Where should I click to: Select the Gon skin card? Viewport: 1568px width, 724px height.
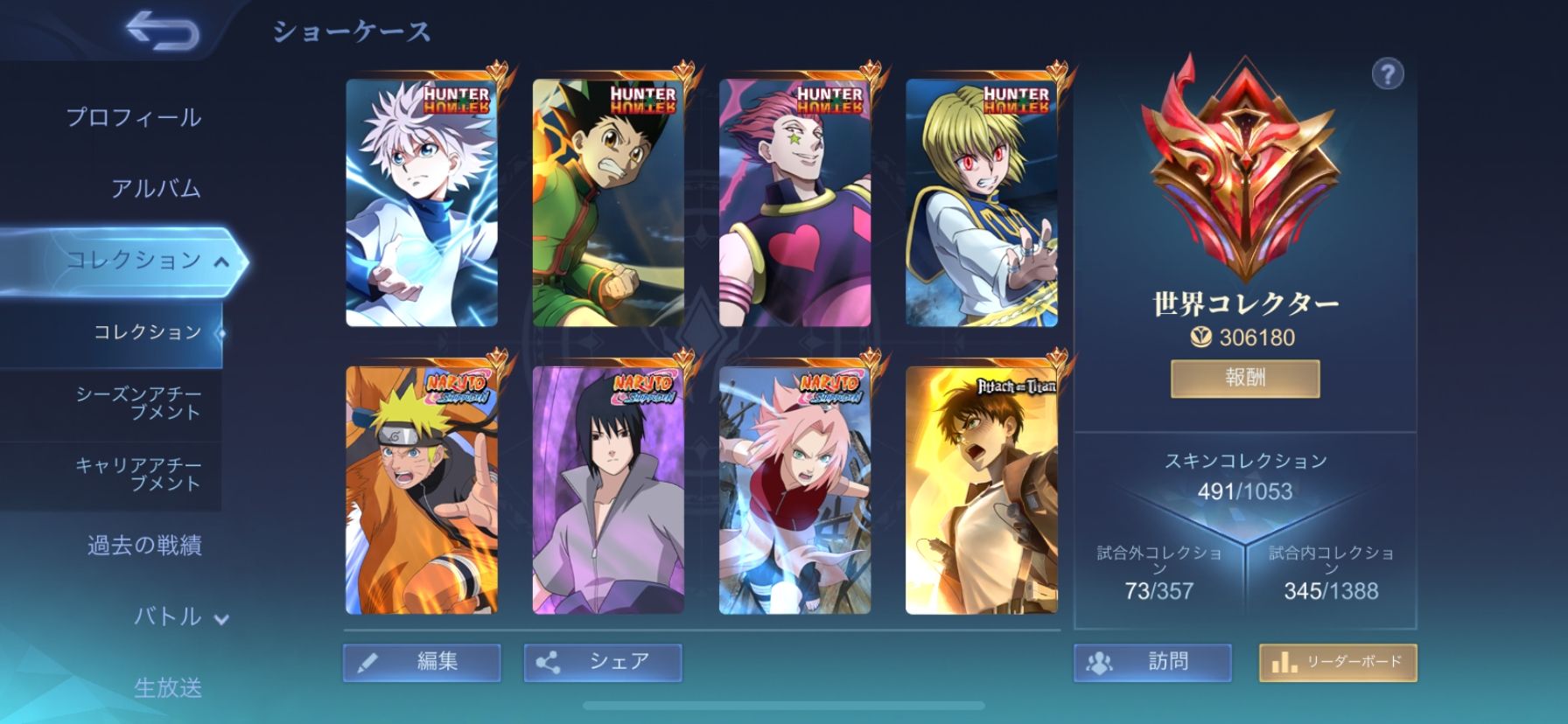click(x=608, y=203)
